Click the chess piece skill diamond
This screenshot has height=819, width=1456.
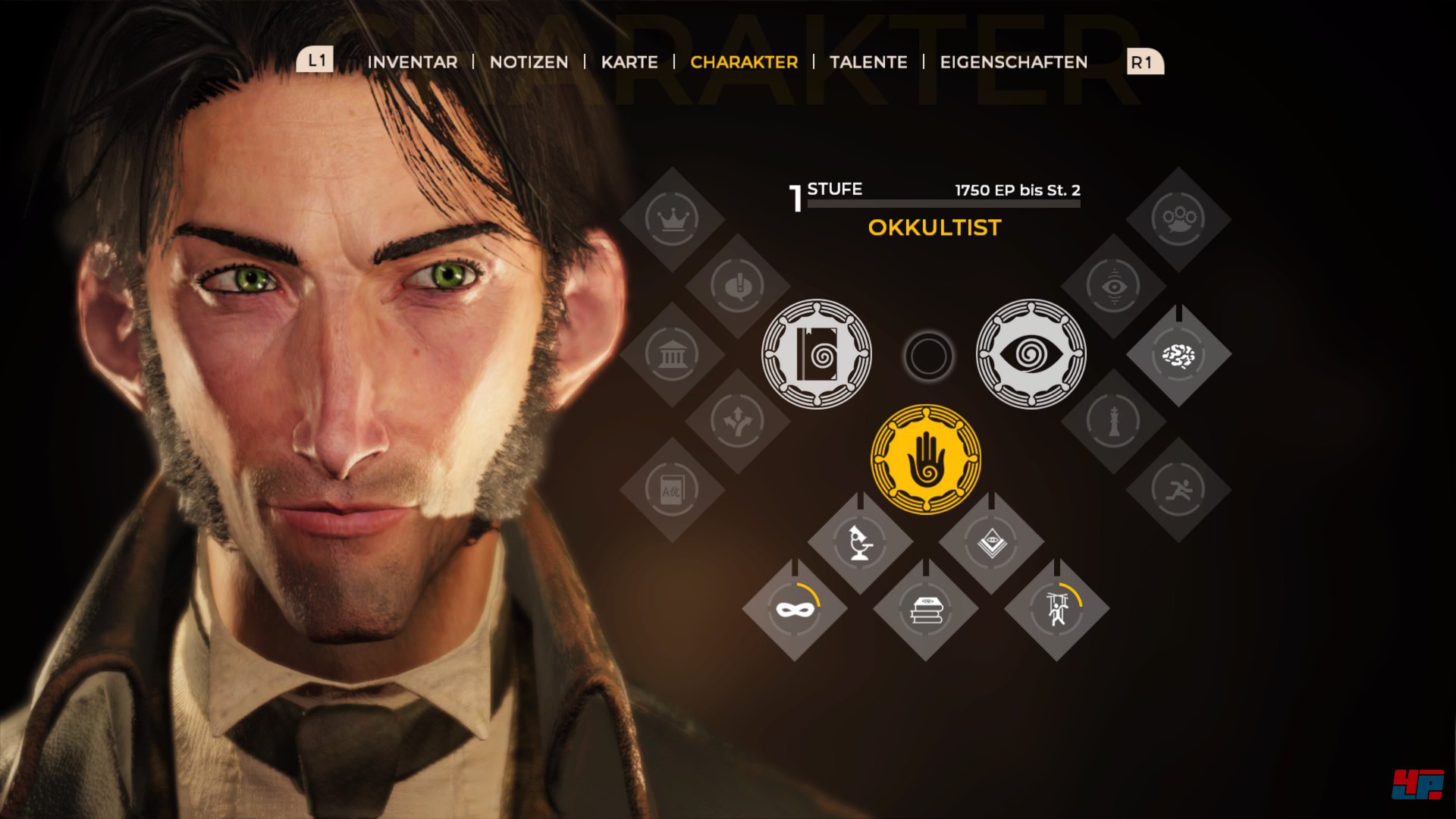click(1113, 422)
